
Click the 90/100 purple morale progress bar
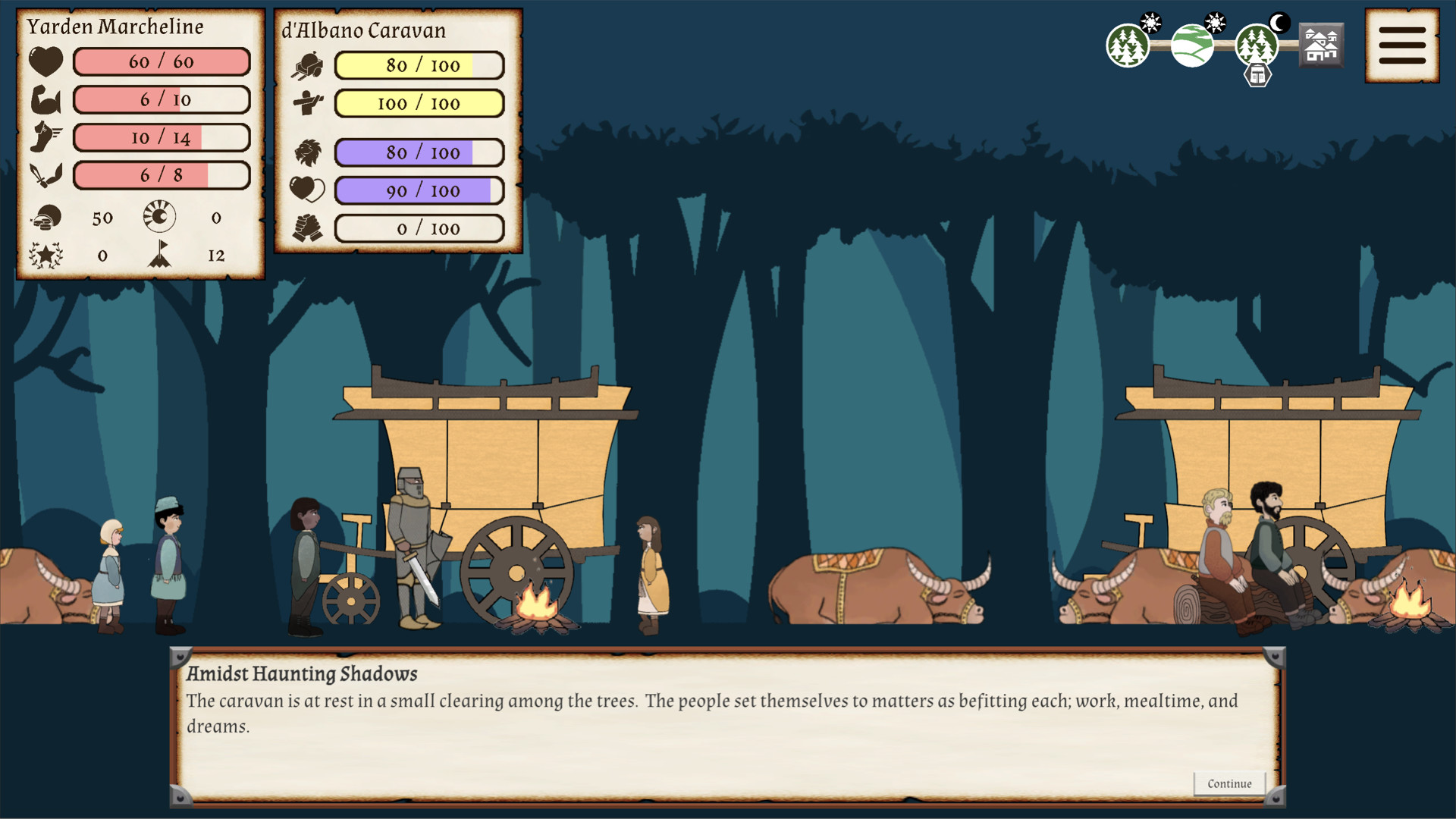[417, 190]
